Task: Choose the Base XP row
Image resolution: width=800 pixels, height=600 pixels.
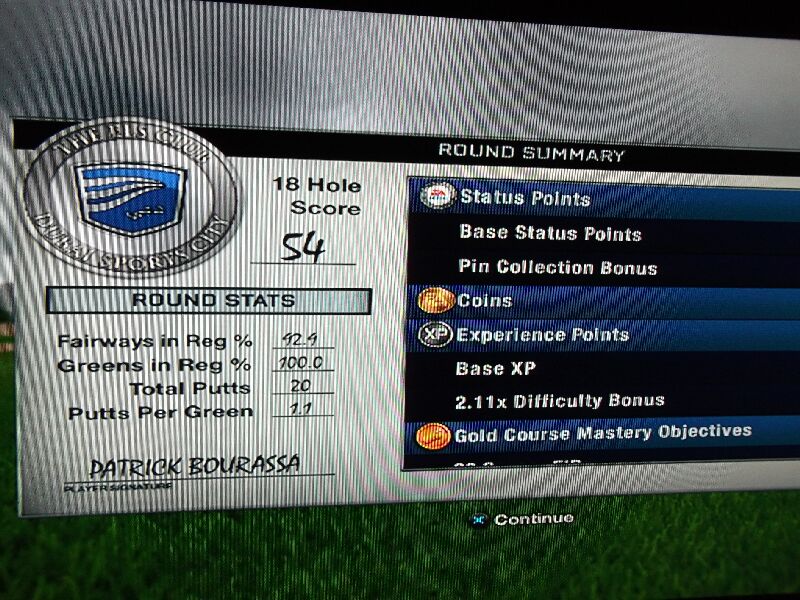Action: pyautogui.click(x=497, y=368)
